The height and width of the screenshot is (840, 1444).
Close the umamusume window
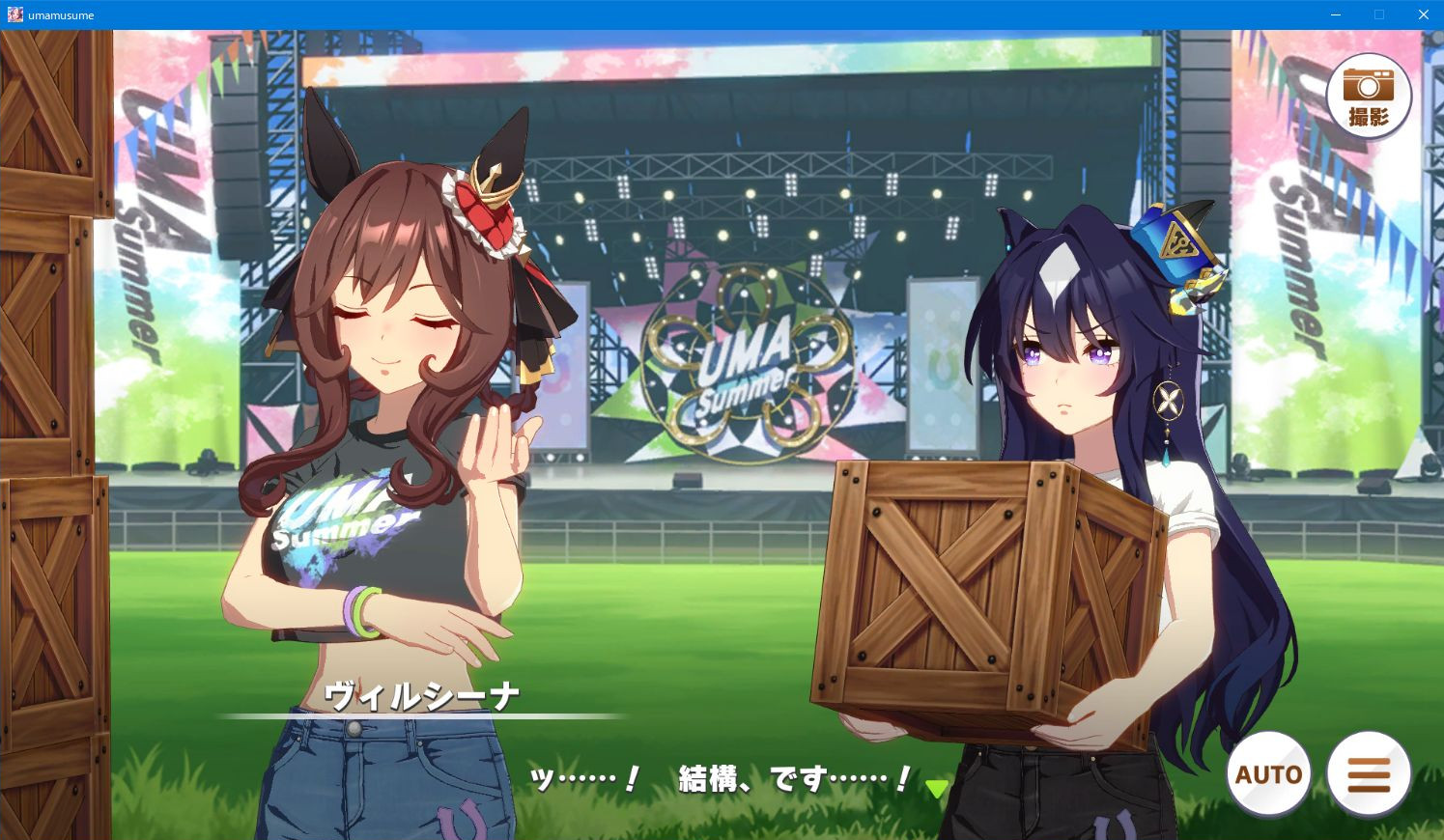[1423, 14]
